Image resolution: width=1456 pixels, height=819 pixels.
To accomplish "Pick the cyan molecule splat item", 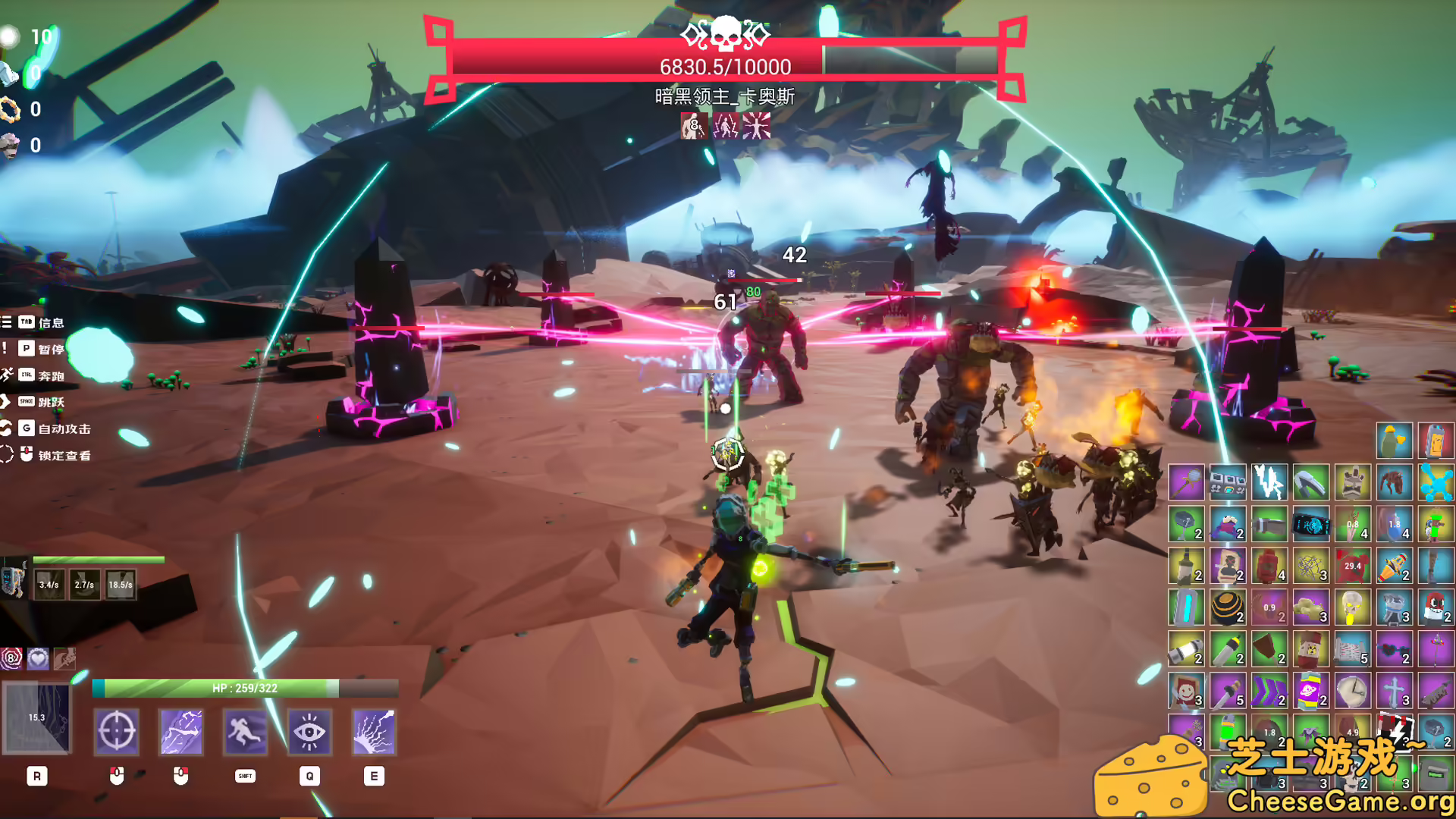I will (x=1435, y=482).
